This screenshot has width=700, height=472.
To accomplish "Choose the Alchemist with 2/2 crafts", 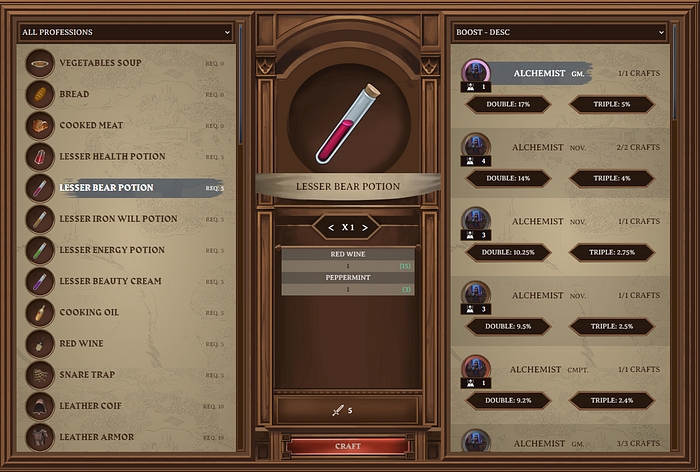I will [x=560, y=147].
